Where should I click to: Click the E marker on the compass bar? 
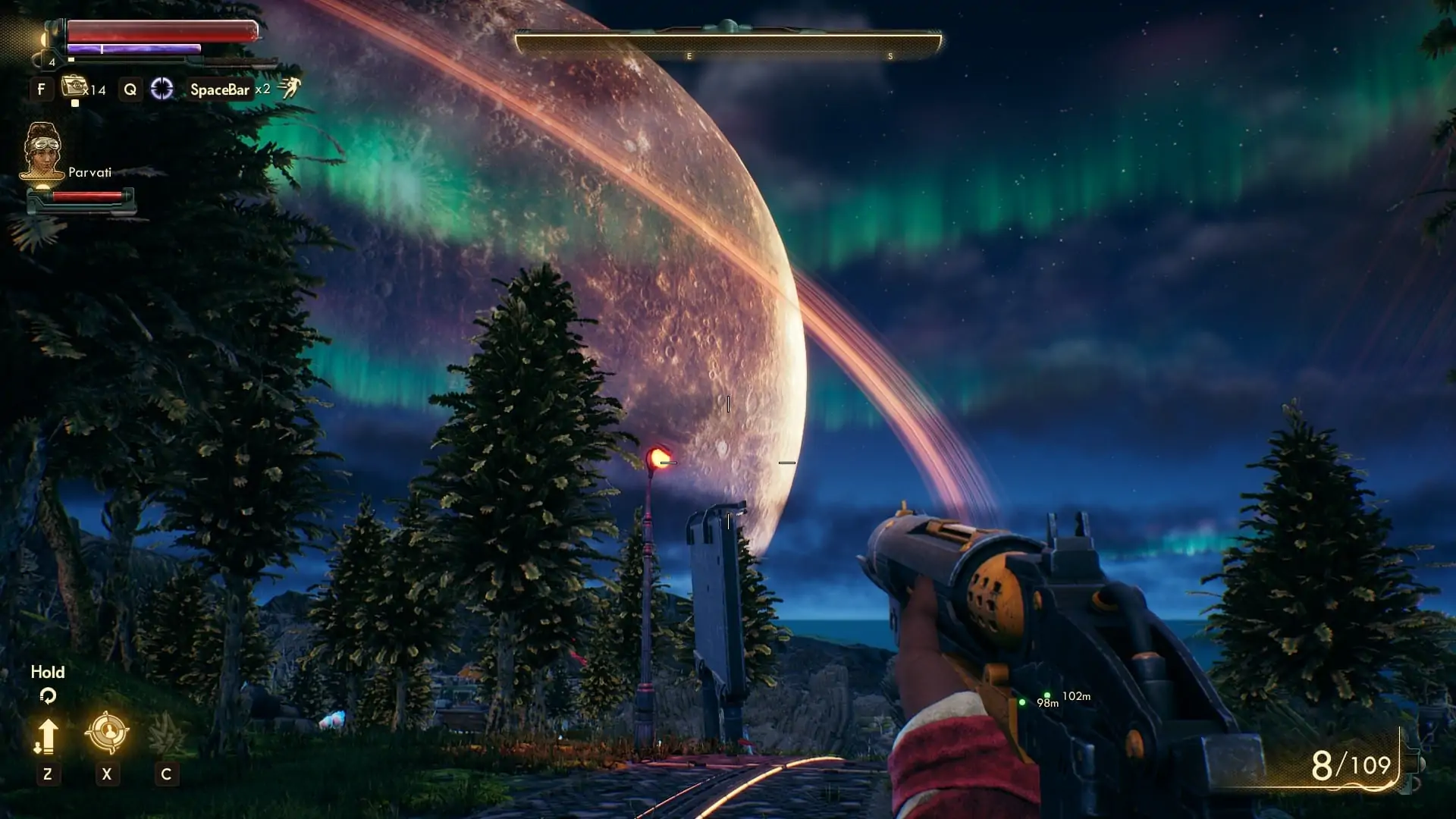(x=689, y=55)
